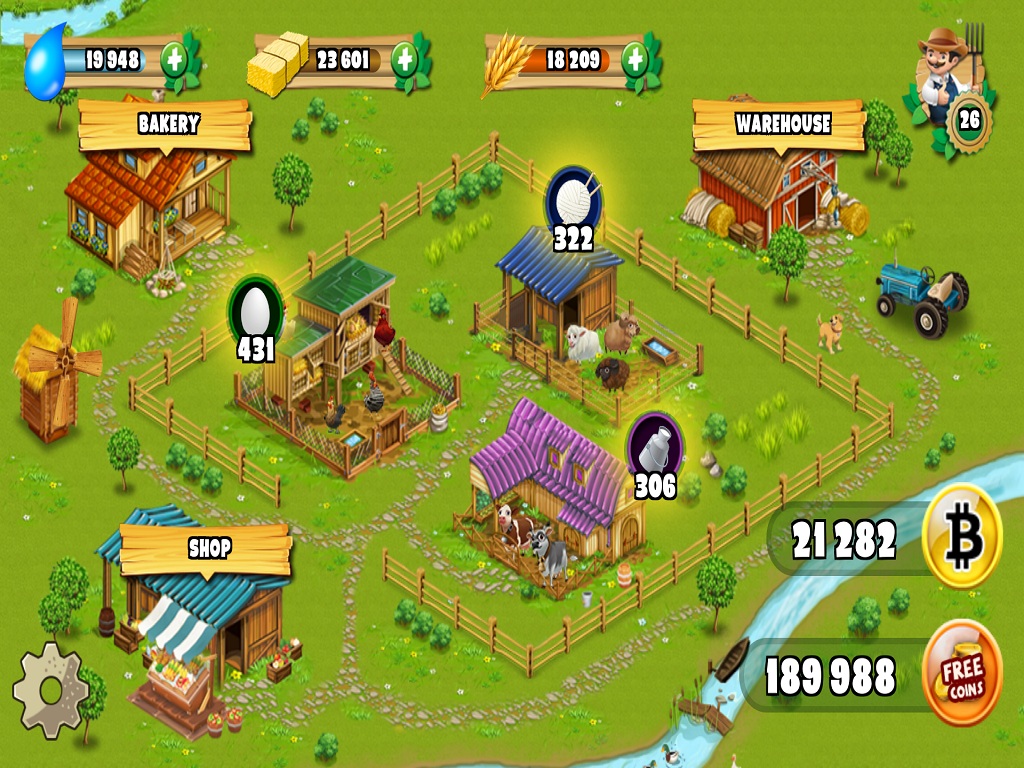Open the Bakery building sign
The image size is (1024, 768).
click(167, 124)
